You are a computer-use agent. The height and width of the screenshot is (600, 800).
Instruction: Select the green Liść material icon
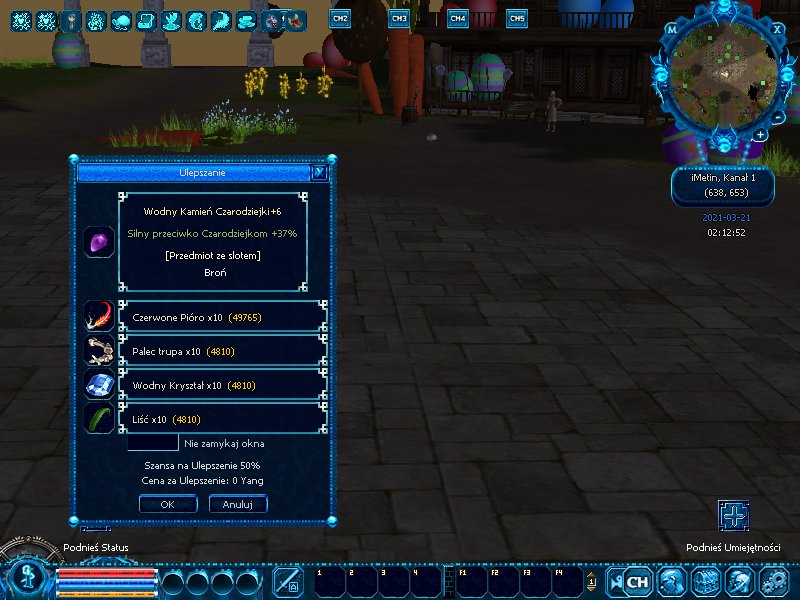pos(98,418)
